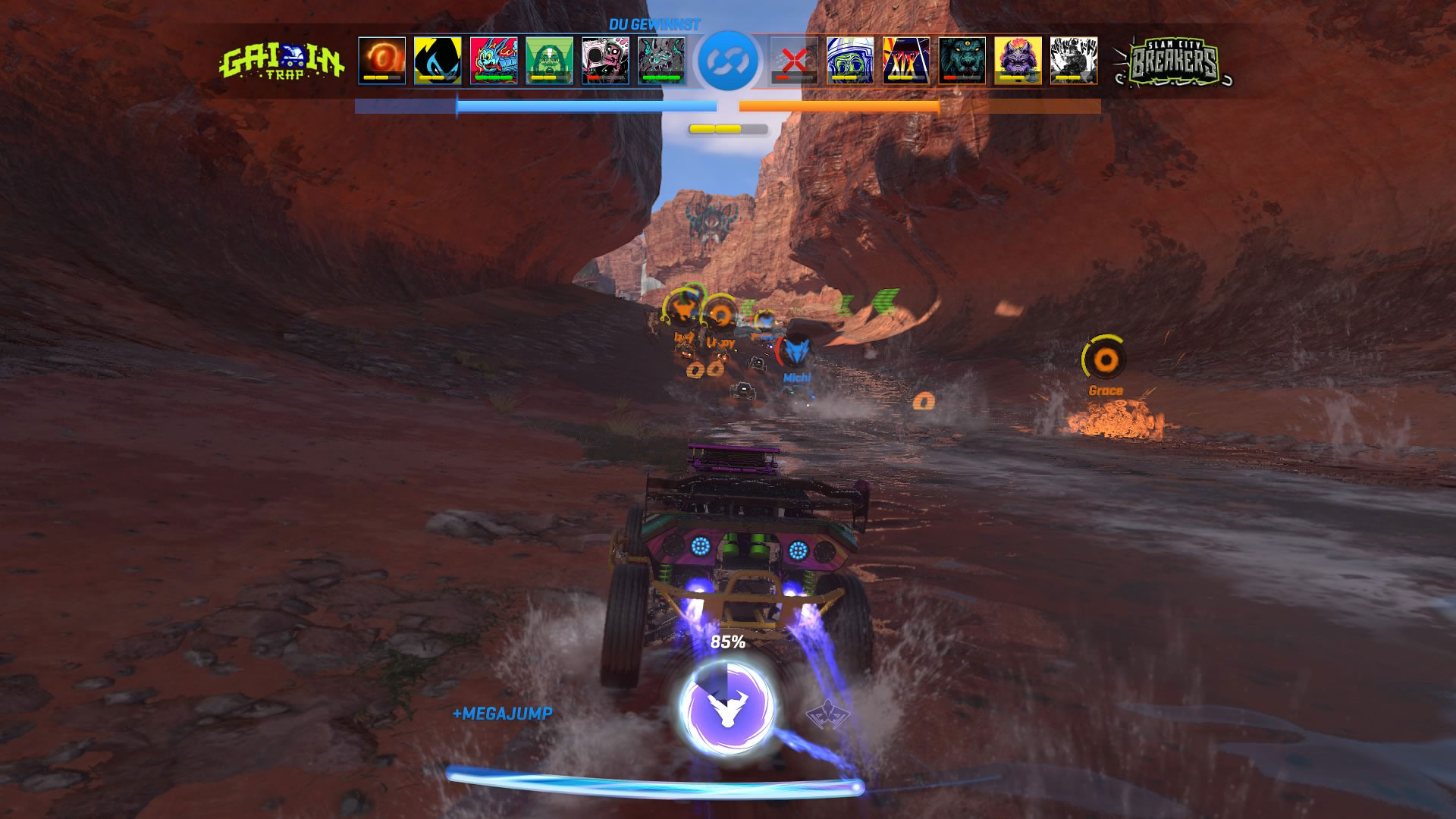Select the green hooded face portrait
Screen dimensions: 1456x819
coord(550,59)
